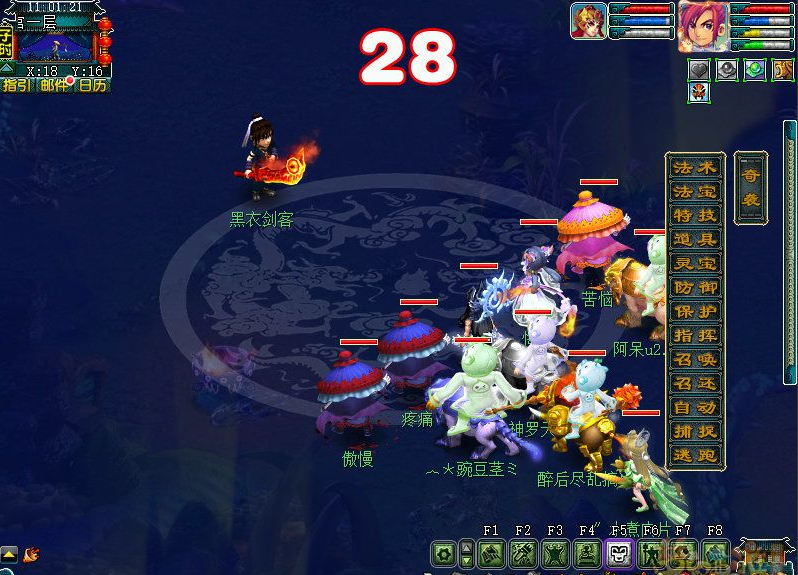798x575 pixels.
Task: Open the 指挥 command option
Action: pyautogui.click(x=695, y=336)
